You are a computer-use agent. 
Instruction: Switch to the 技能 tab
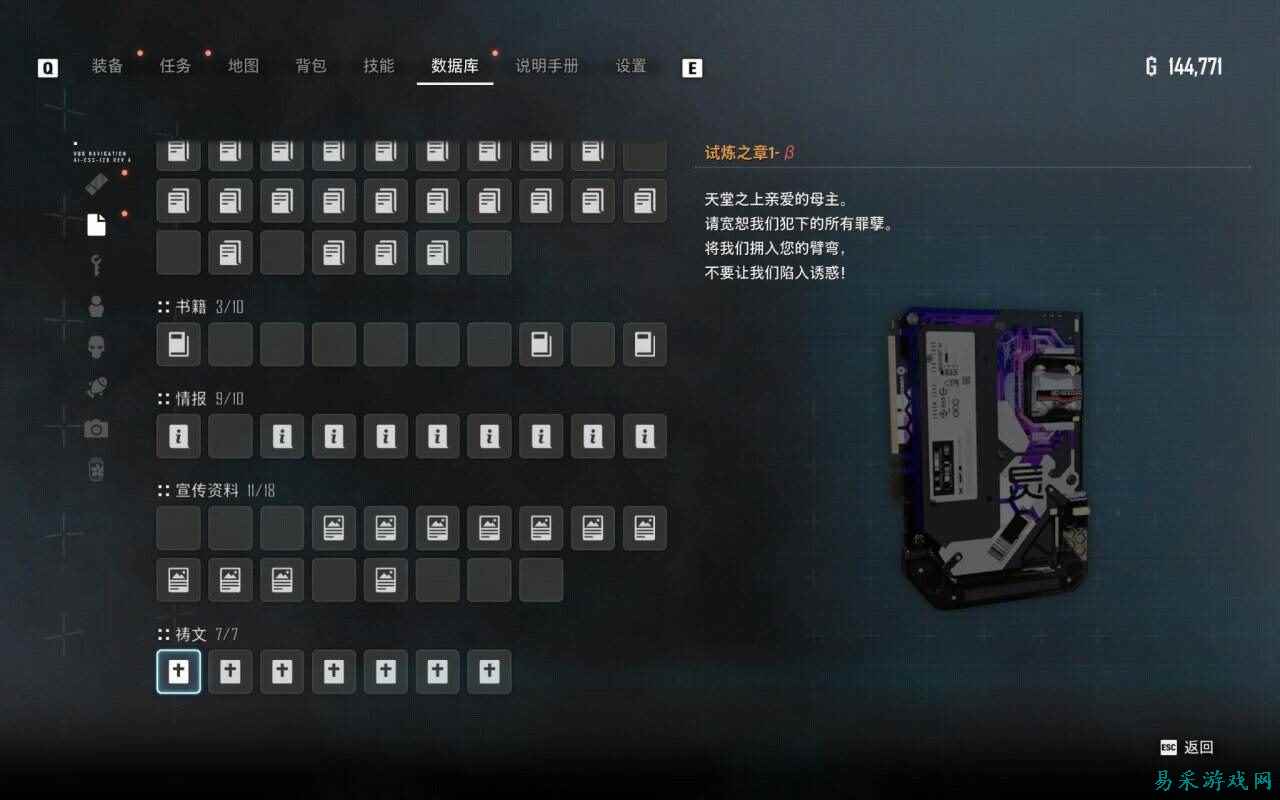(377, 66)
